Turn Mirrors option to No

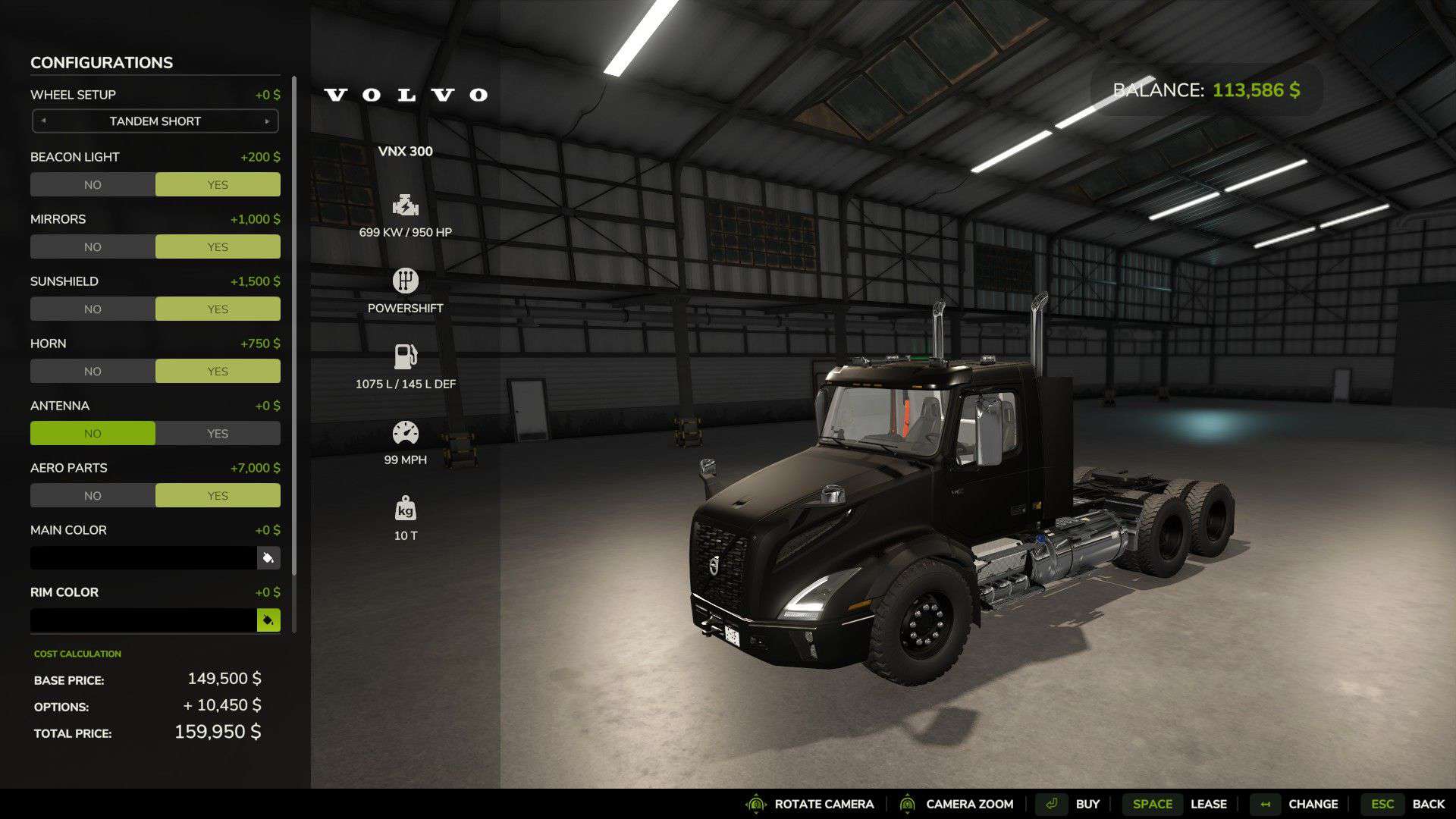(93, 247)
